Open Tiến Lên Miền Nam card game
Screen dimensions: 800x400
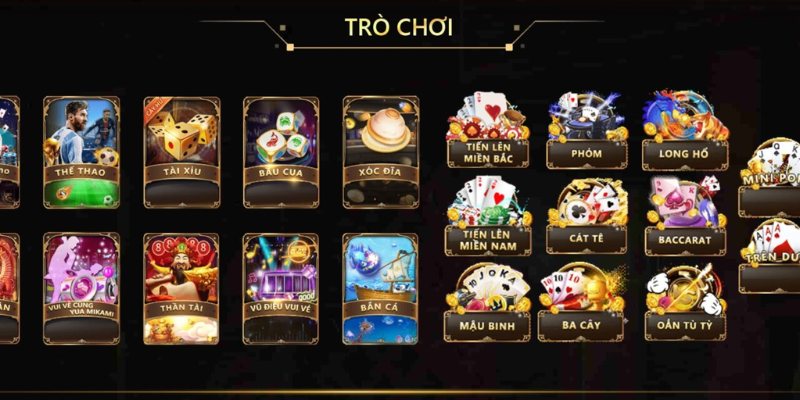click(x=488, y=216)
